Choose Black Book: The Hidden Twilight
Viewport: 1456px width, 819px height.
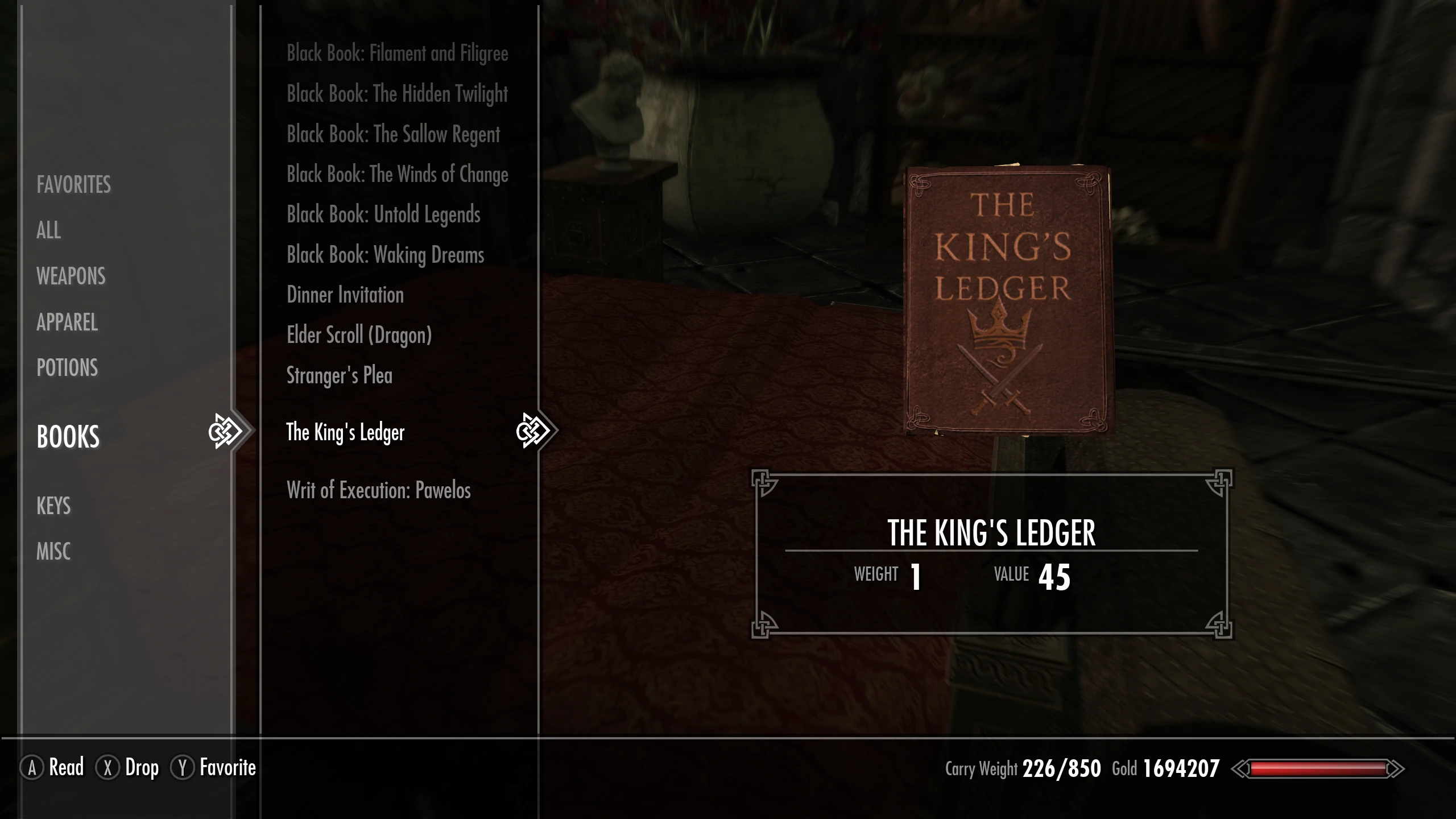[397, 94]
